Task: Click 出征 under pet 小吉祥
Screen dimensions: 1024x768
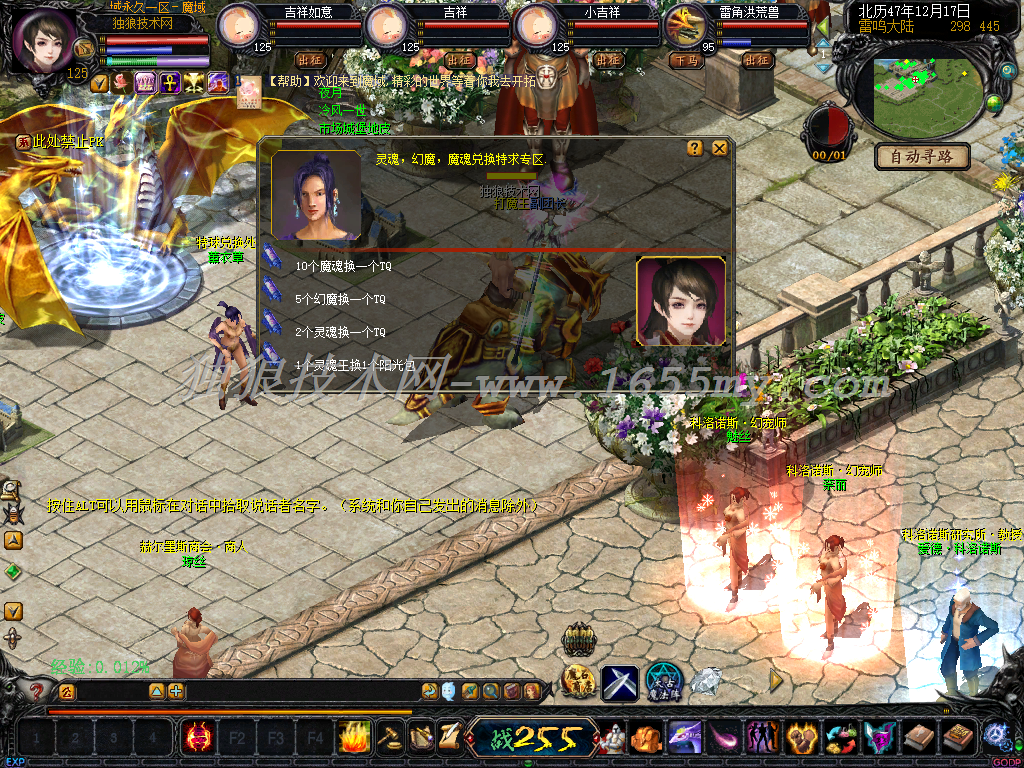Action: (608, 60)
